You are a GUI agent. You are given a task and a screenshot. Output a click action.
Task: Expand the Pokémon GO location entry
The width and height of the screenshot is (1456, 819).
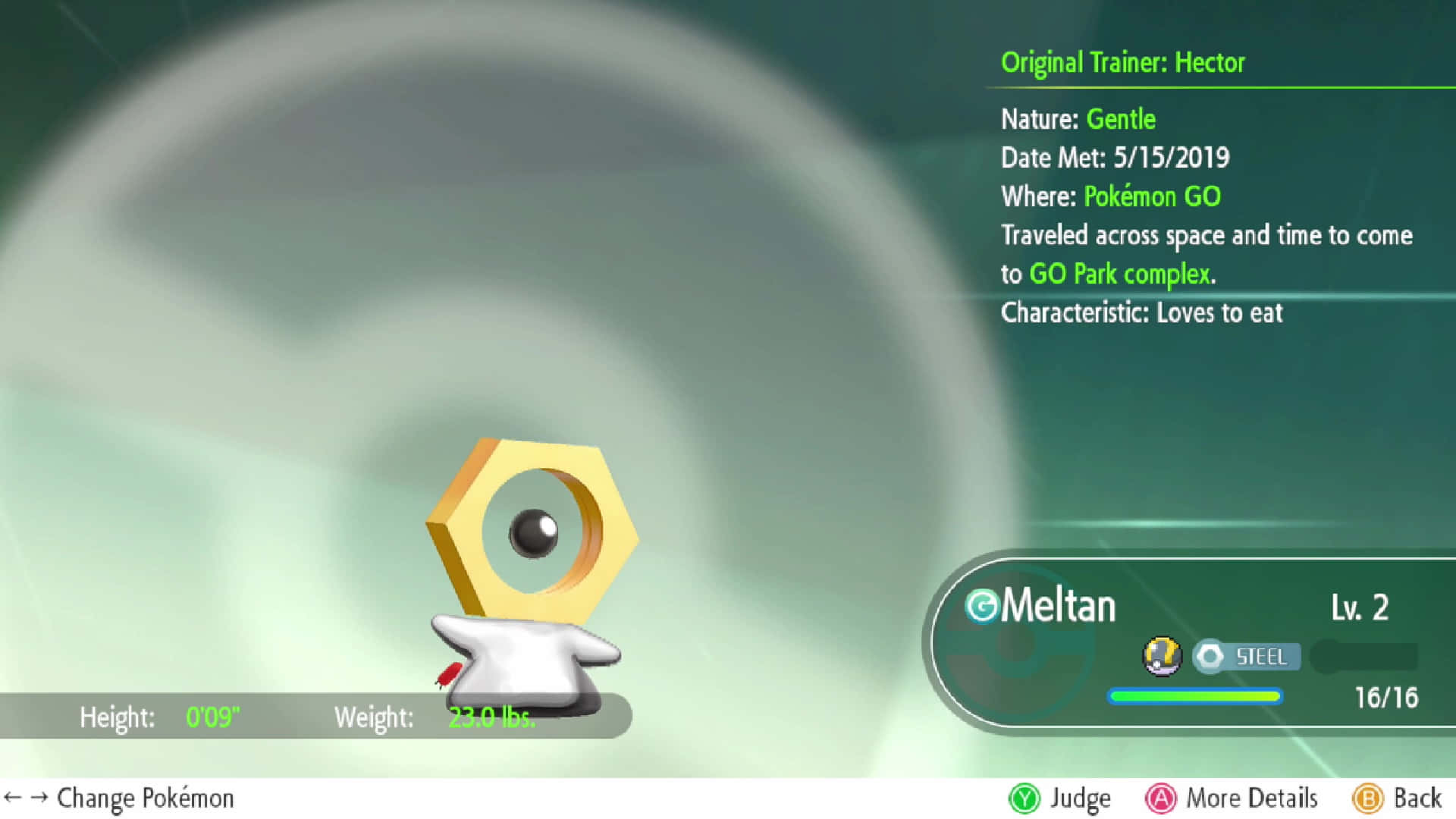point(1152,196)
